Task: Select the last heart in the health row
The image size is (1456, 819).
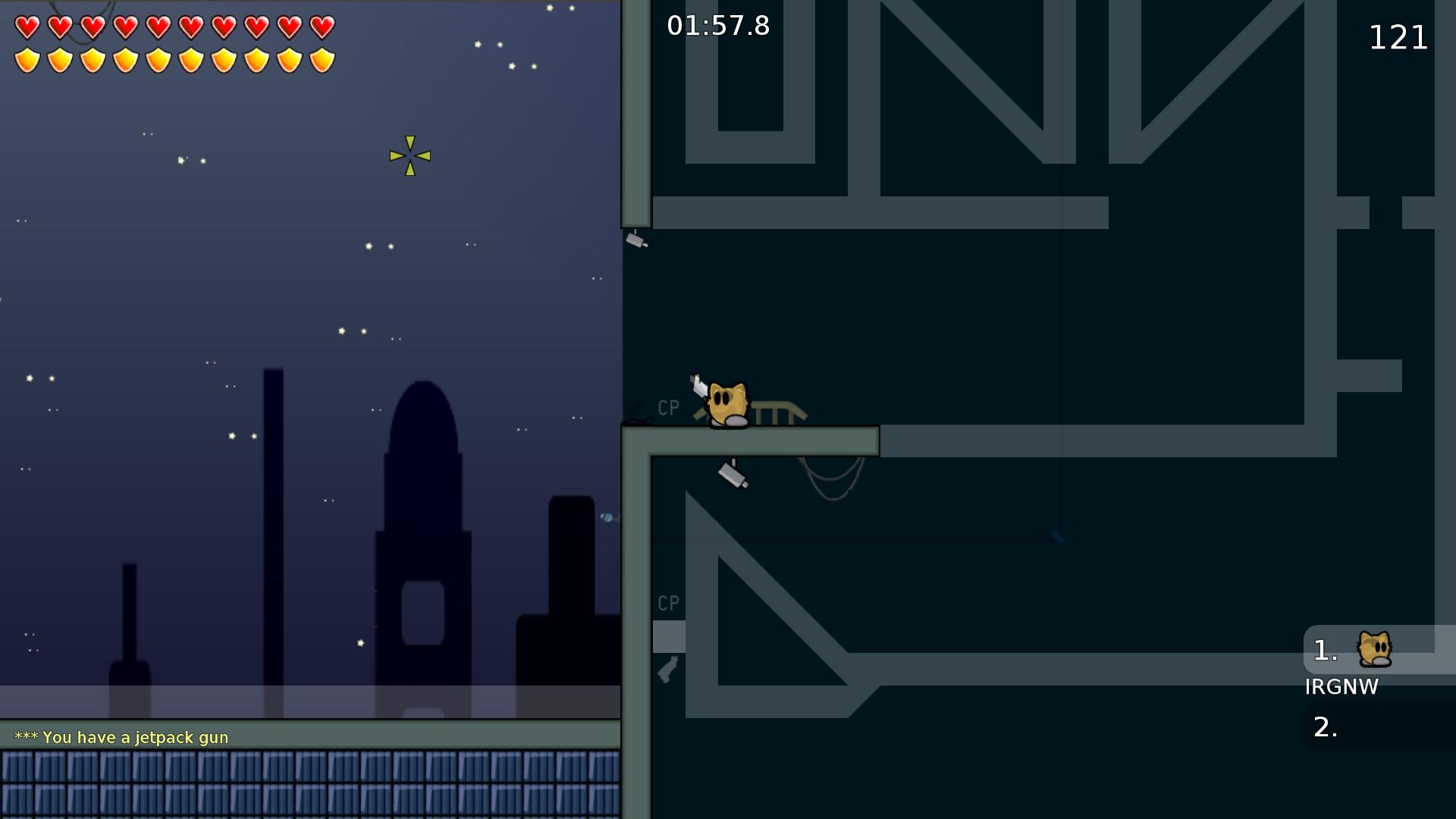Action: (322, 27)
